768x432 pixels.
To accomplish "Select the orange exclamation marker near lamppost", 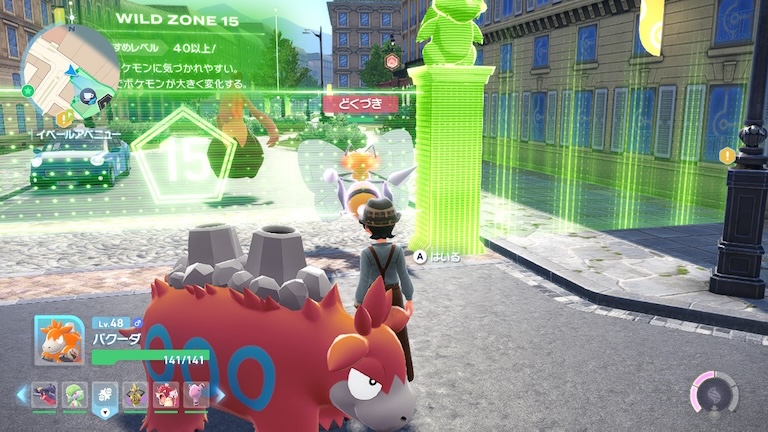I will [x=727, y=156].
